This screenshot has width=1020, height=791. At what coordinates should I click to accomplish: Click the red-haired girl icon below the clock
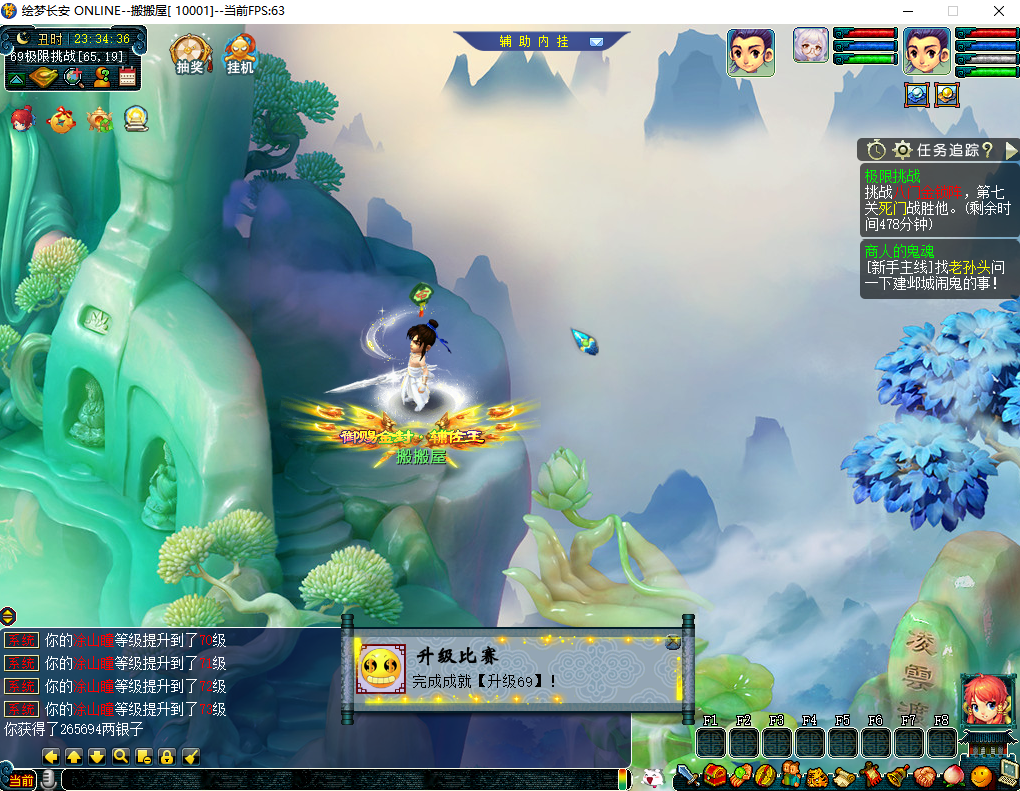22,120
